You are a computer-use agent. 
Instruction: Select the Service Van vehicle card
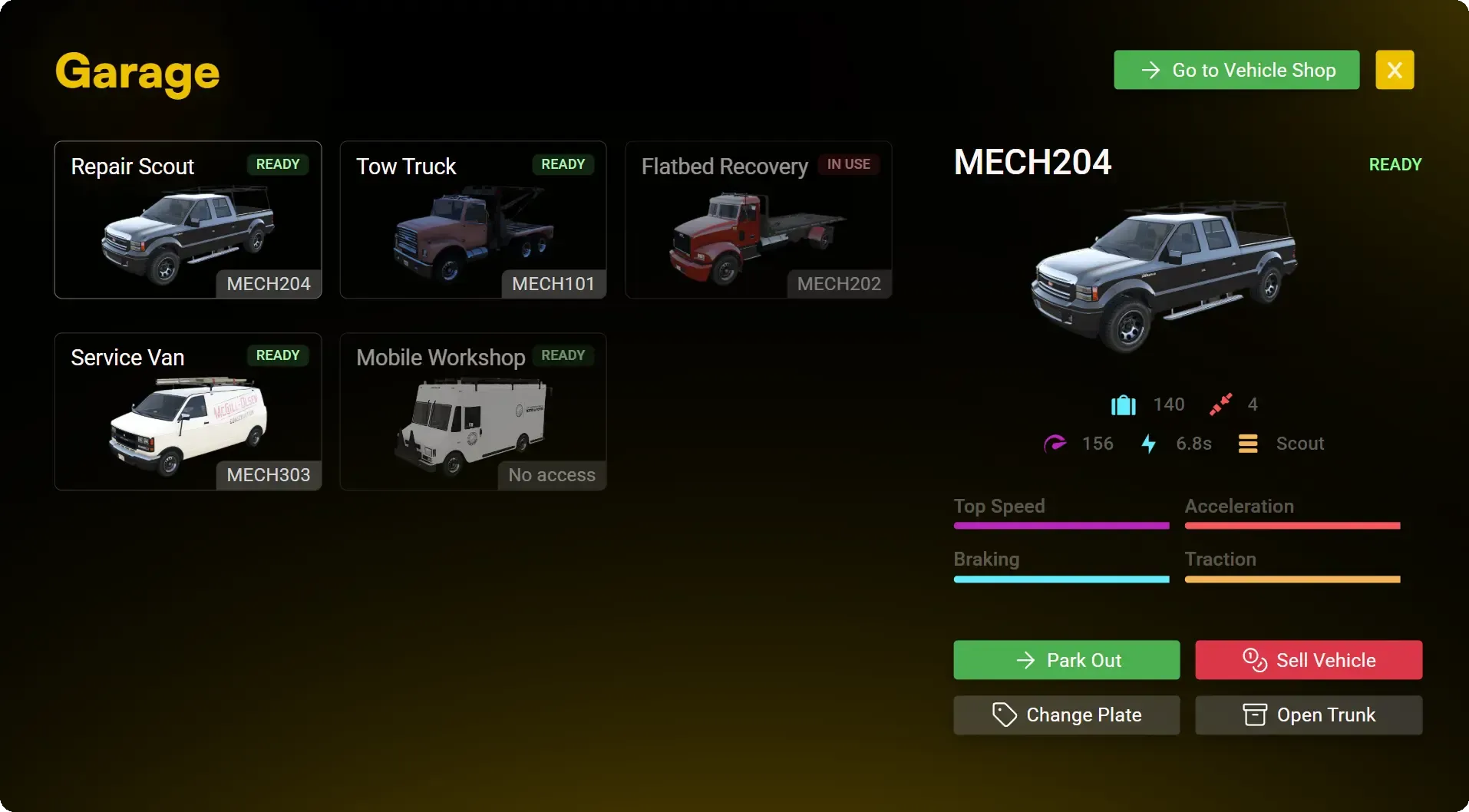tap(187, 412)
